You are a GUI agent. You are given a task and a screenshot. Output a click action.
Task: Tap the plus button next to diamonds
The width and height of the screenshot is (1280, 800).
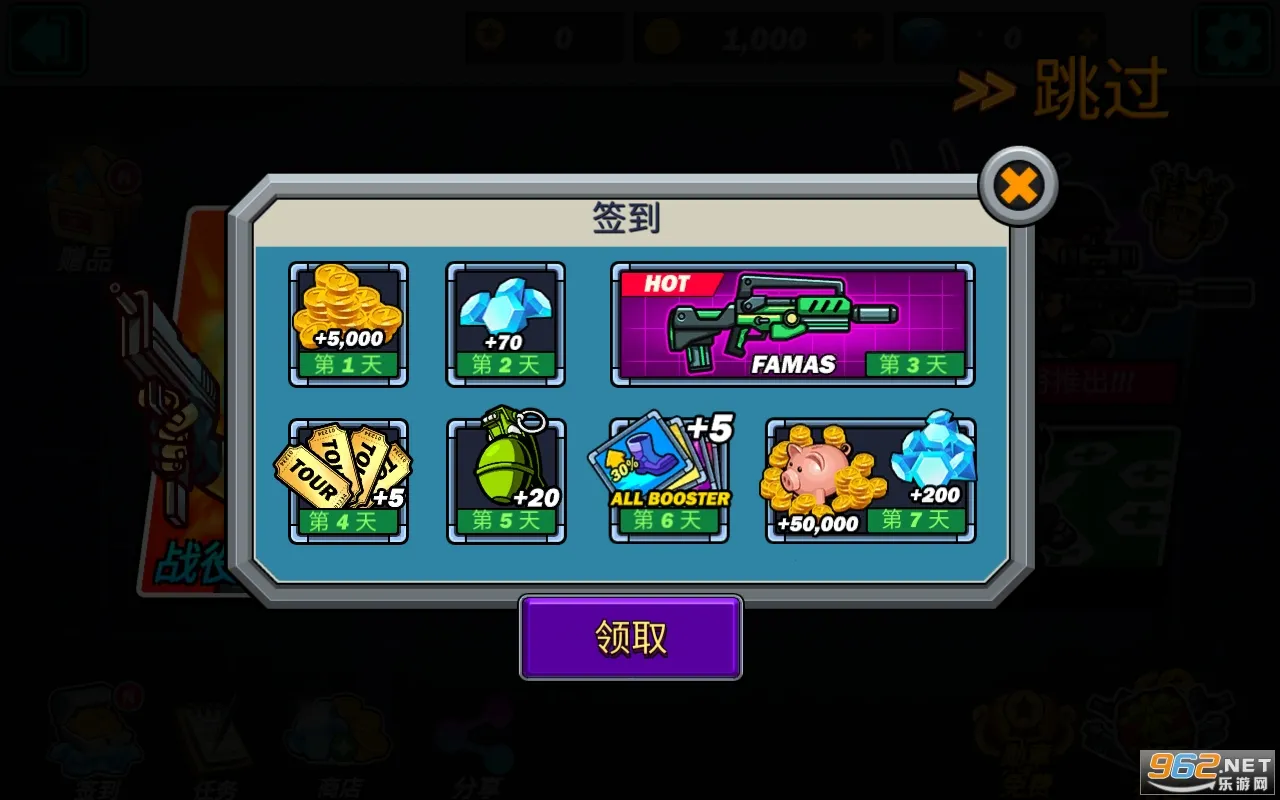click(x=1085, y=37)
